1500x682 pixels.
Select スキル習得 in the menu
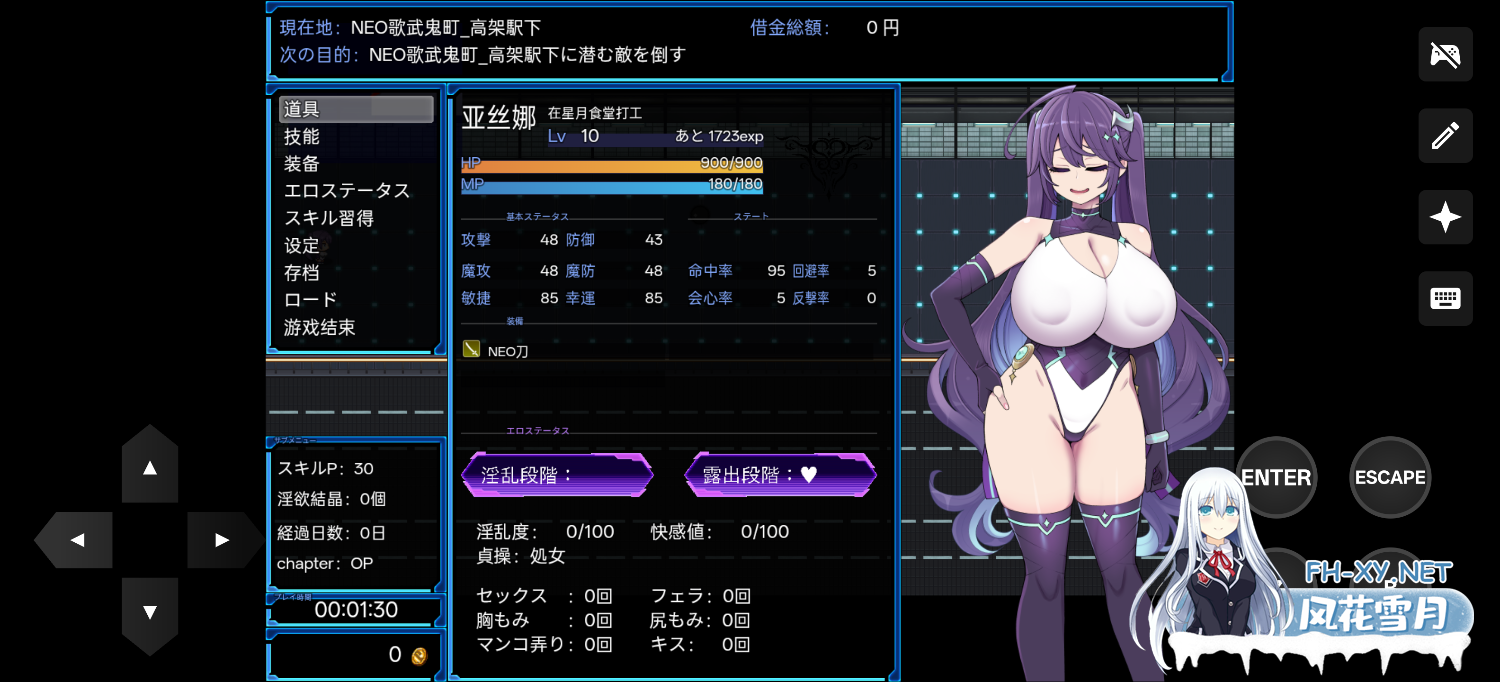[329, 218]
